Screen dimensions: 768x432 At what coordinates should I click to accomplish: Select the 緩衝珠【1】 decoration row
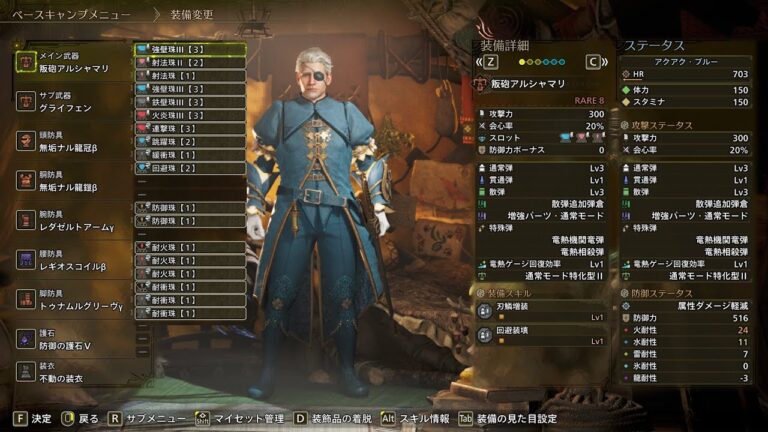pos(190,155)
